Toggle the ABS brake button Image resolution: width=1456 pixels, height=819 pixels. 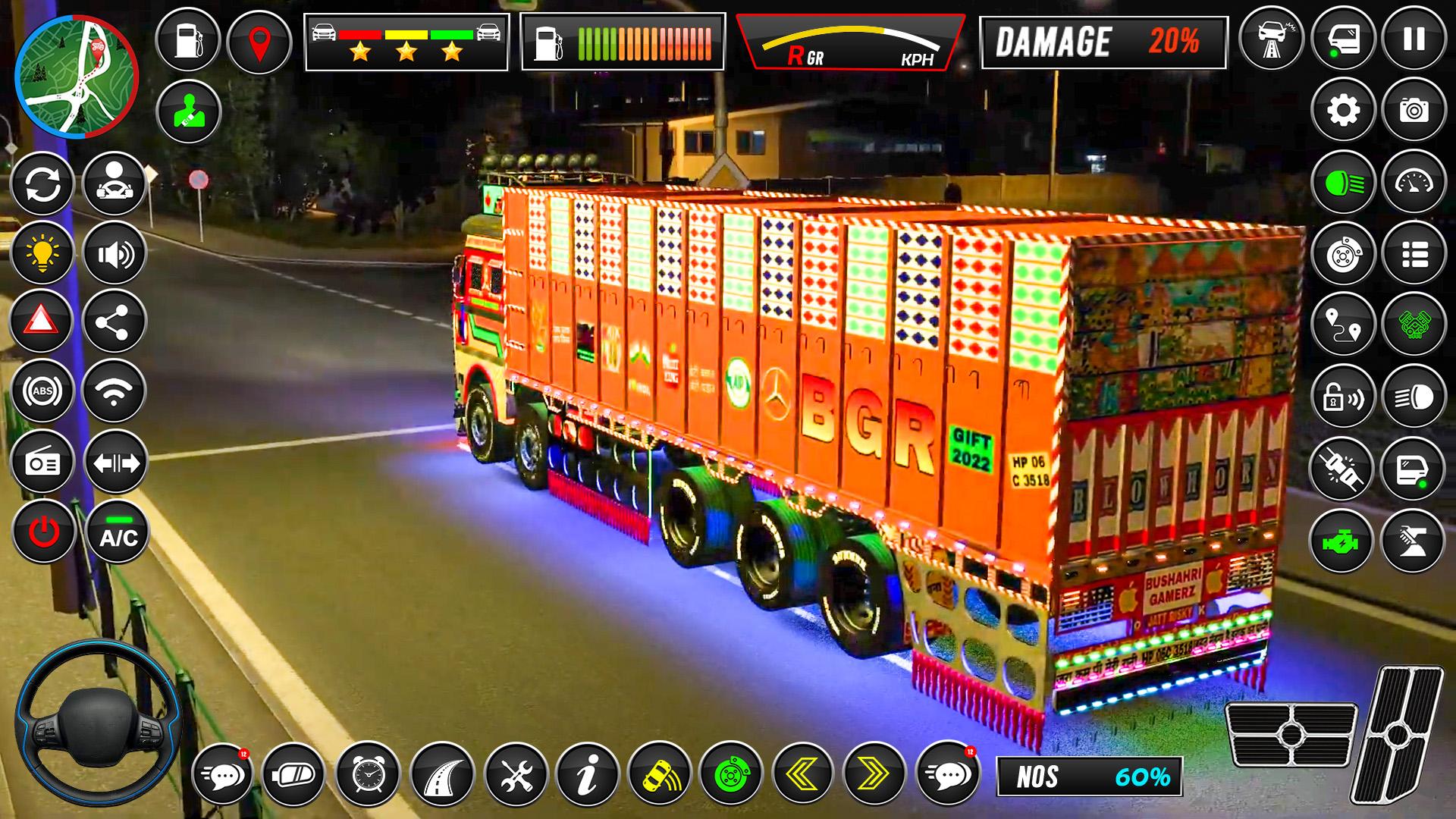click(42, 391)
